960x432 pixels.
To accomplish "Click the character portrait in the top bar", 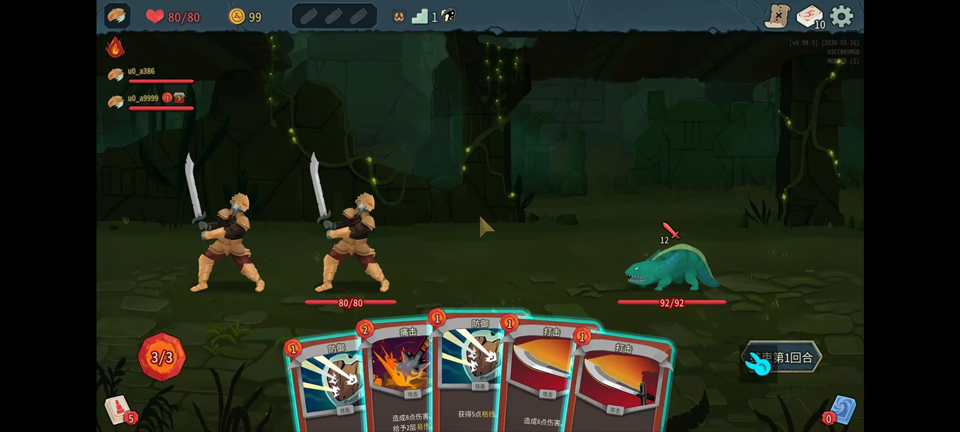I will click(x=117, y=16).
